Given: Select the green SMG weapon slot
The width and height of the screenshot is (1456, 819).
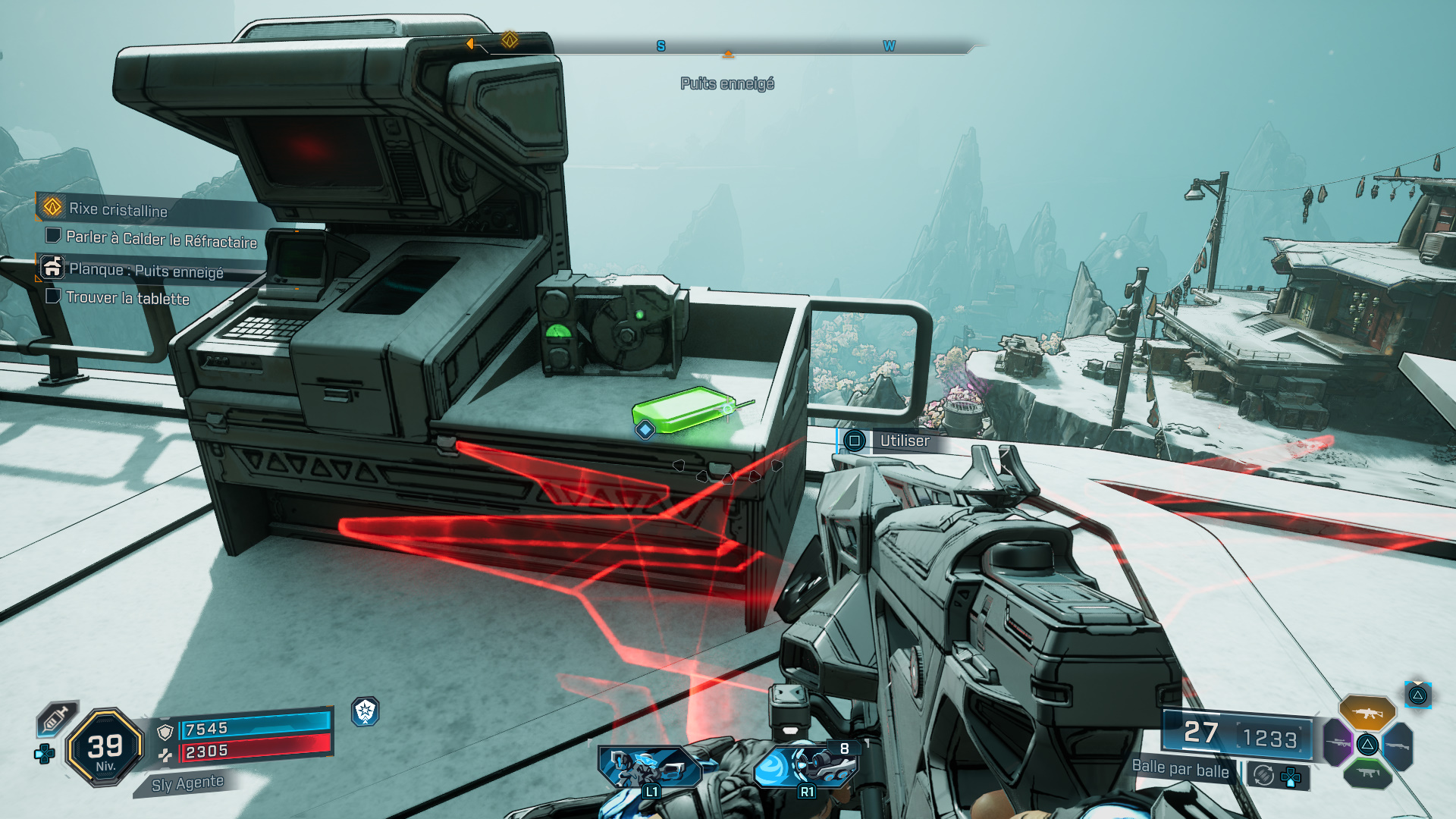Looking at the screenshot, I should click(1367, 775).
